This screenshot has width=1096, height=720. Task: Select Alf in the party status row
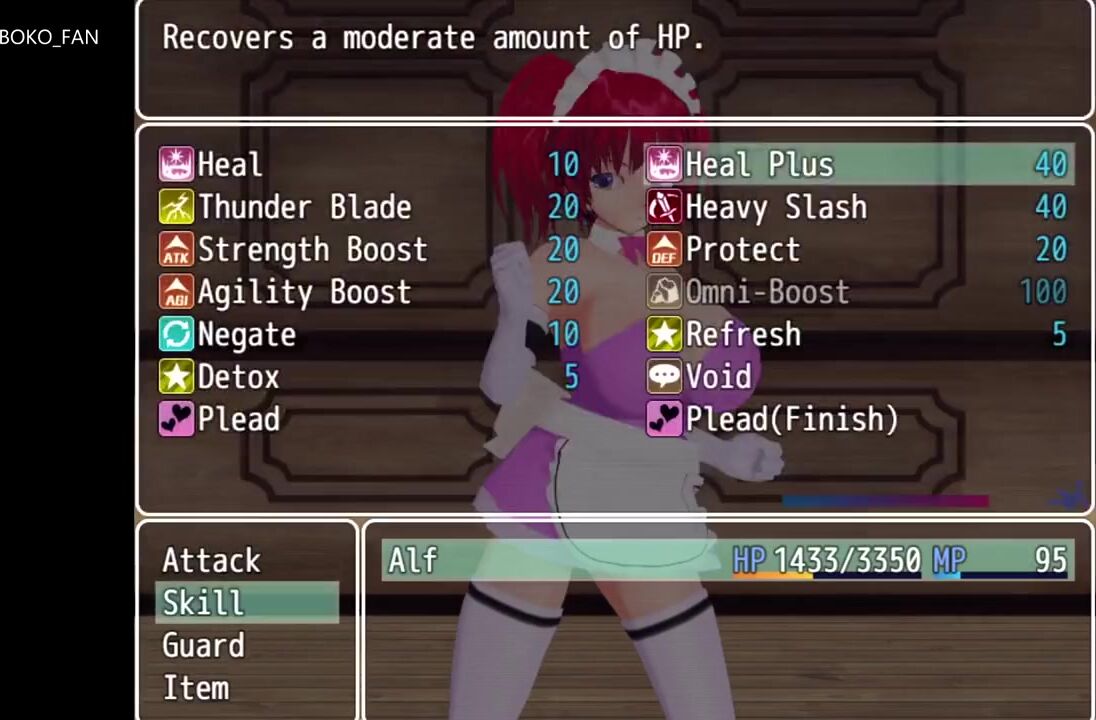click(x=412, y=560)
